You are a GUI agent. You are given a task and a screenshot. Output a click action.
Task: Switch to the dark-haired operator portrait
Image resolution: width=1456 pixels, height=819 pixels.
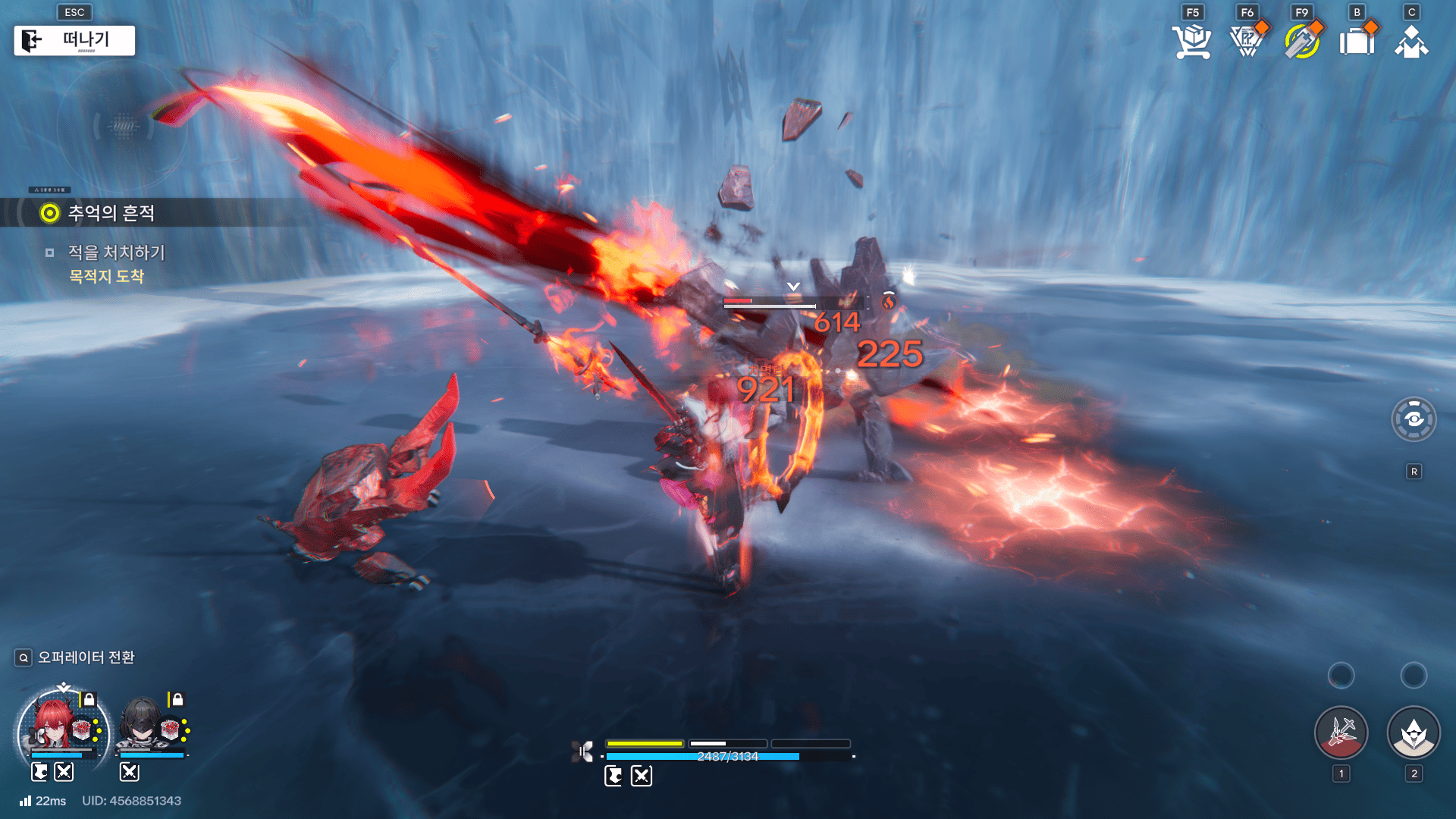[x=143, y=726]
